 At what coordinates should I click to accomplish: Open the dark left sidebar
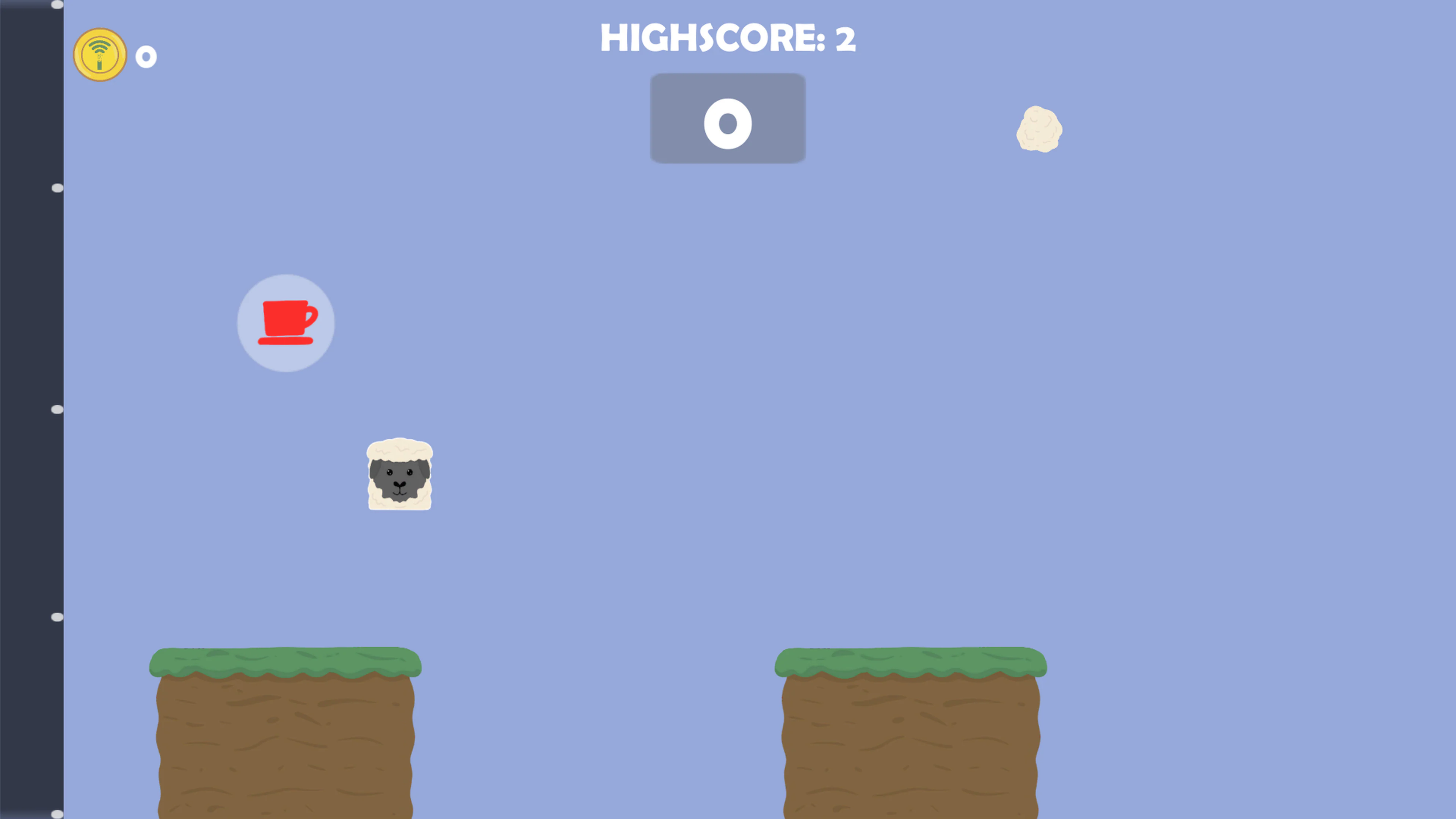pyautogui.click(x=31, y=409)
